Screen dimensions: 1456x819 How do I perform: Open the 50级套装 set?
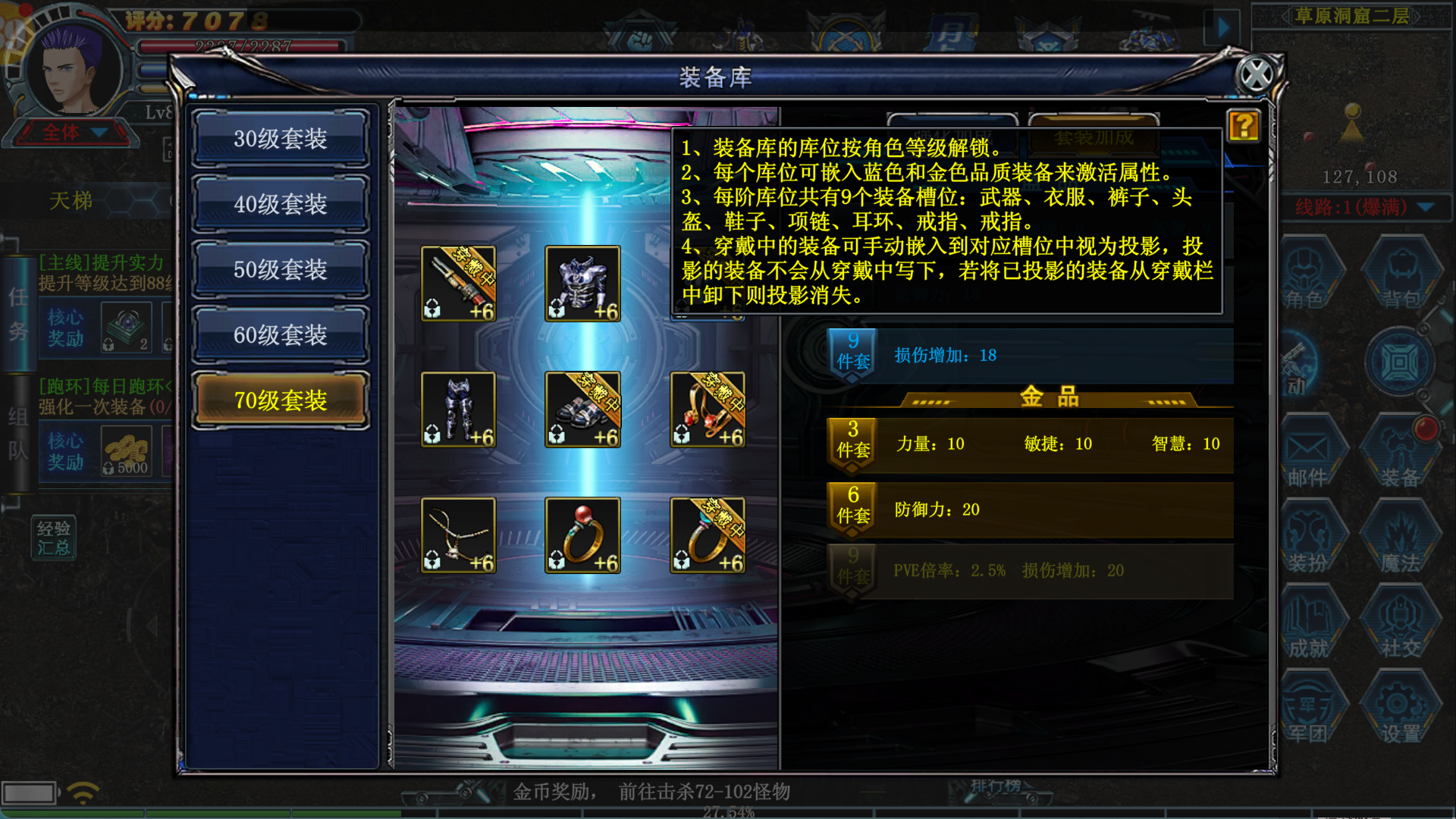(280, 269)
